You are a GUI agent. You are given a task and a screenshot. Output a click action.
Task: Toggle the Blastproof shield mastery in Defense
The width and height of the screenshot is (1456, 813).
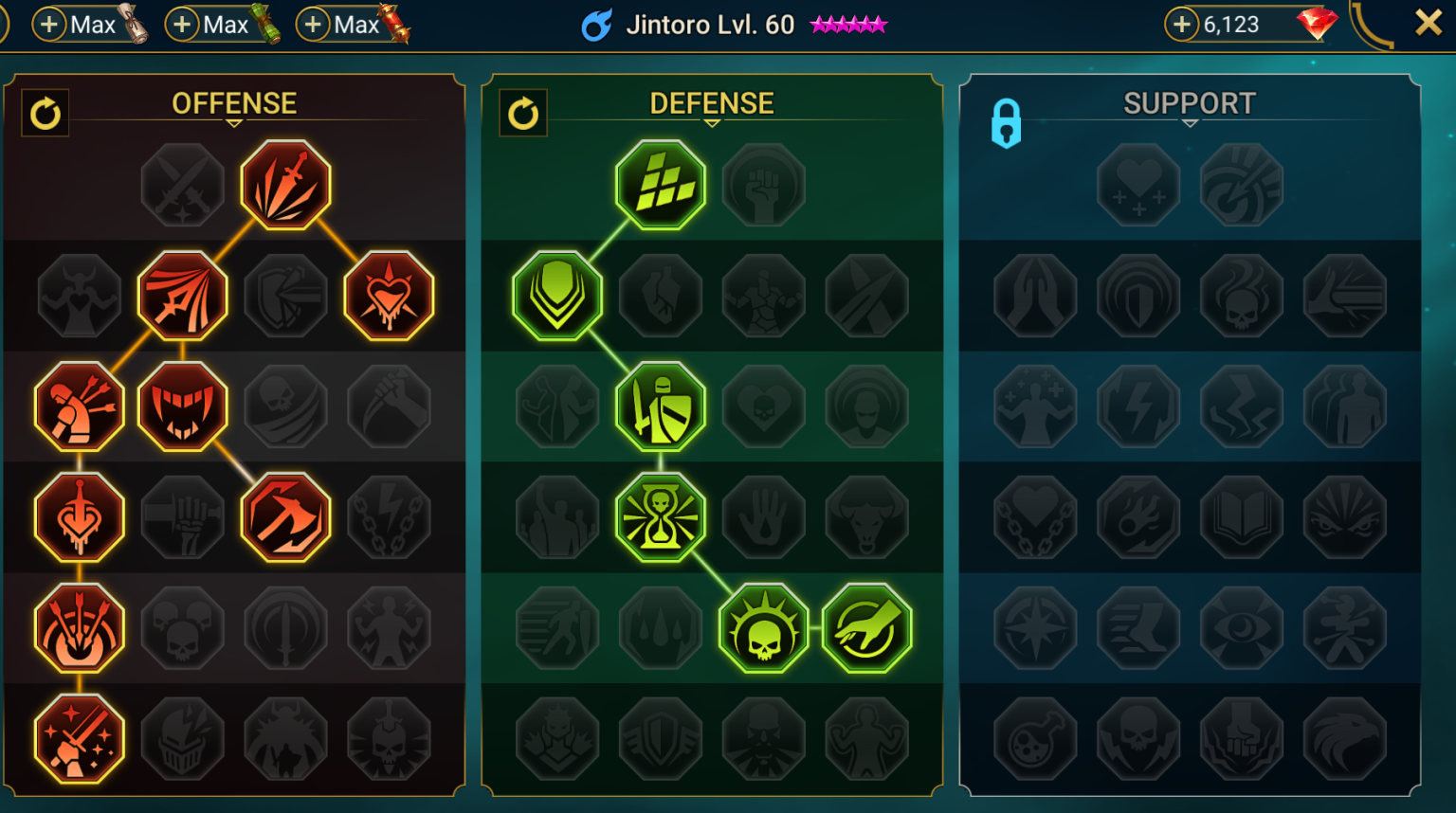coord(557,295)
